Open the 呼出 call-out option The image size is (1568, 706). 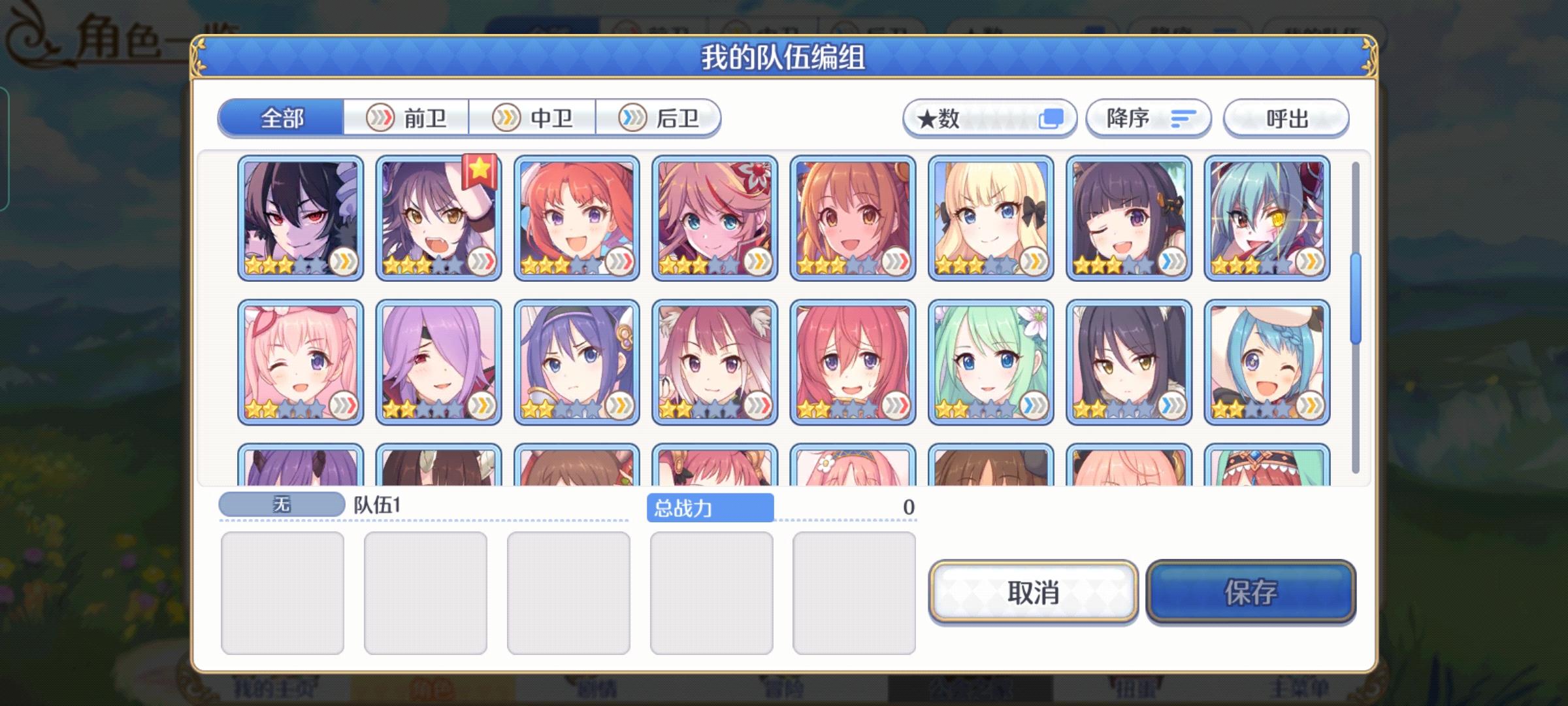1285,118
